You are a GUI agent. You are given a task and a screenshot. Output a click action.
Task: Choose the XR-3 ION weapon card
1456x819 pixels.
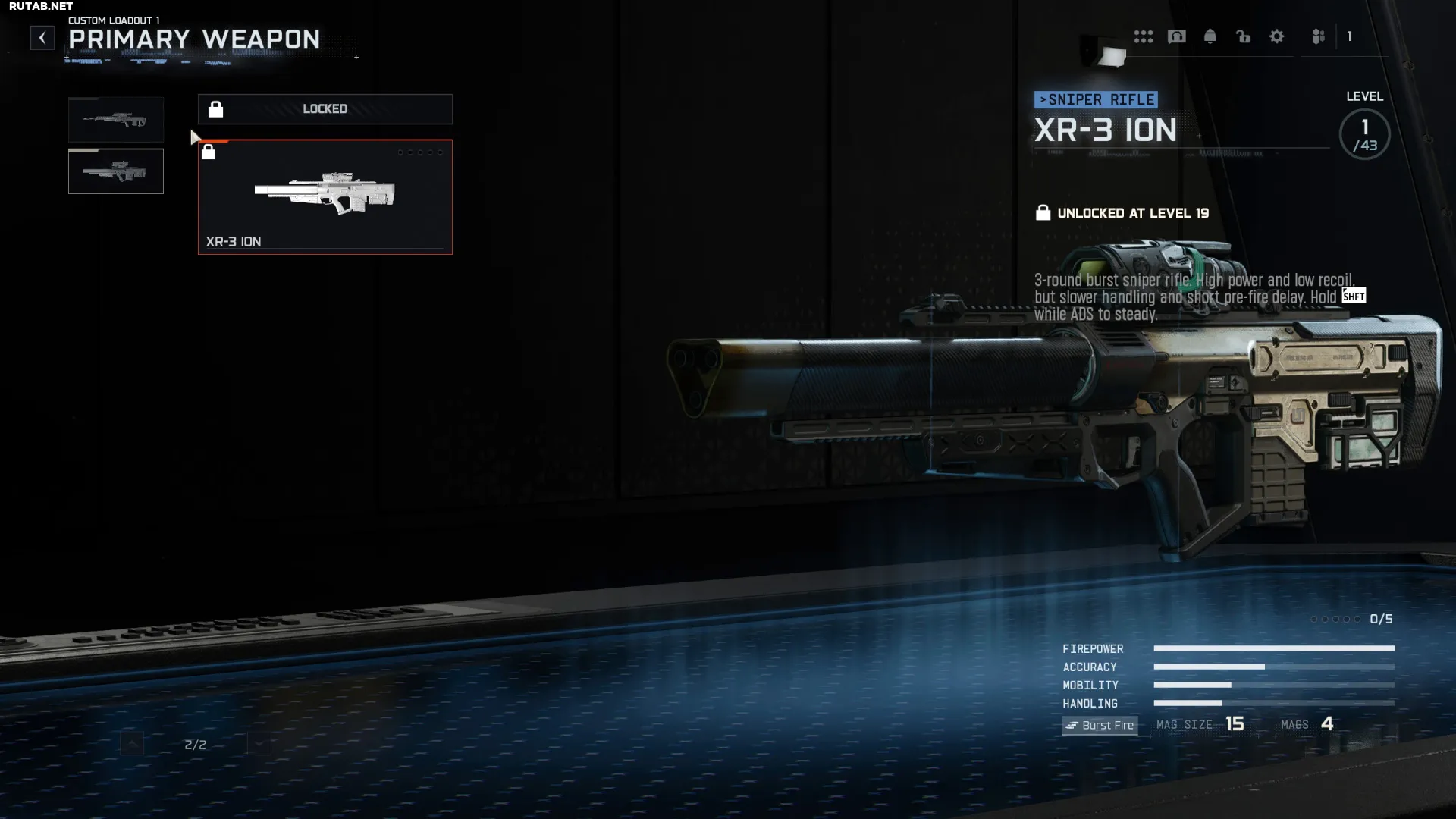(x=325, y=197)
